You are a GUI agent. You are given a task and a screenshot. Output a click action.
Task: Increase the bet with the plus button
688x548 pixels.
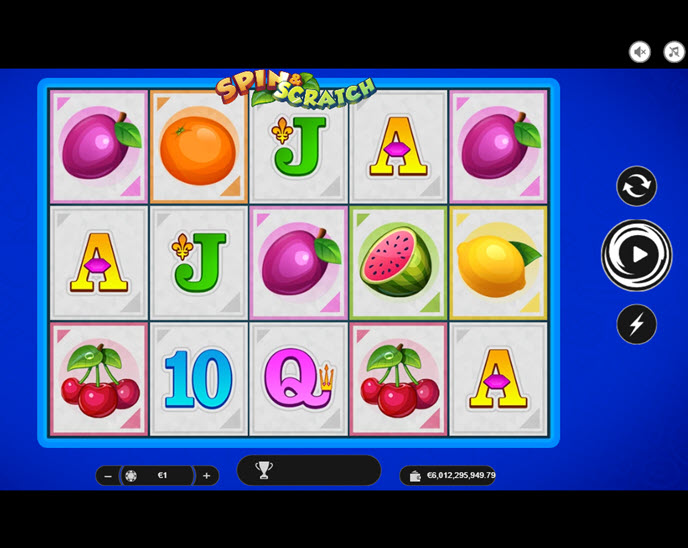point(207,476)
